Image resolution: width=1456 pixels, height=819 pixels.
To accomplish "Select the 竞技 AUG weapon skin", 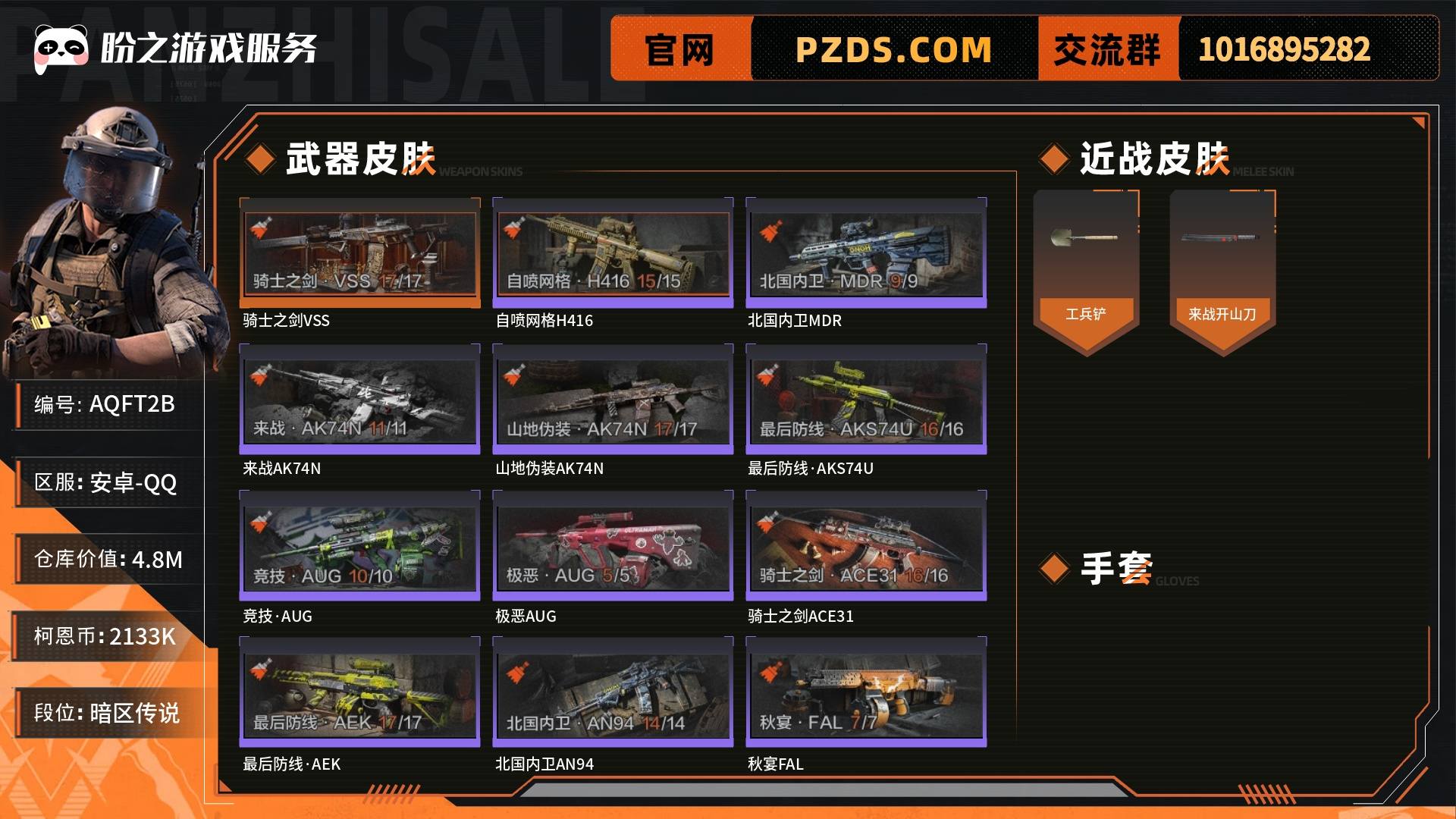I will pos(359,547).
